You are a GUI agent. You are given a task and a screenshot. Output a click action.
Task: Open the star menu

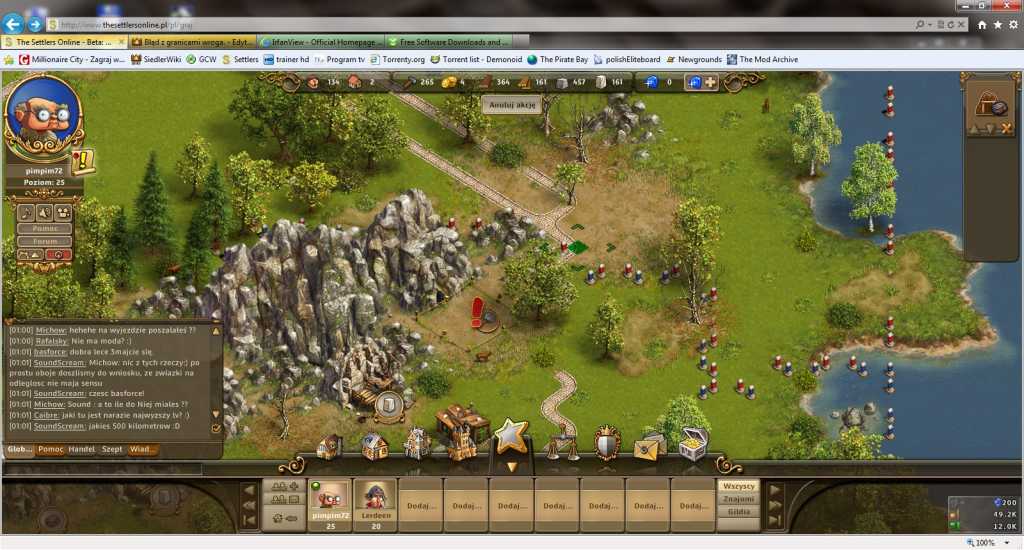511,436
